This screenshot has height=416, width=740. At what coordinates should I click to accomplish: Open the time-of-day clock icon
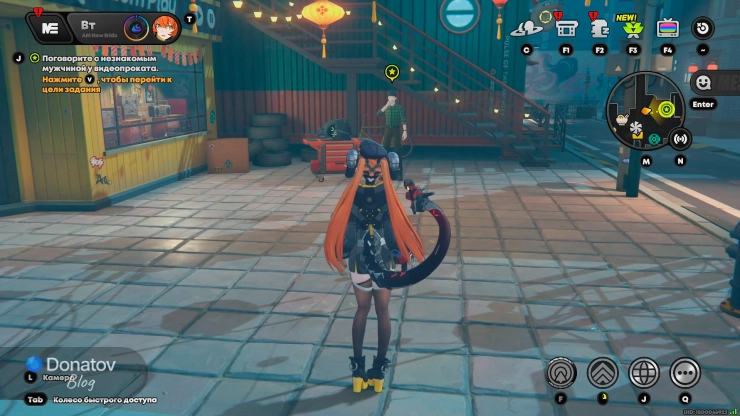tap(135, 28)
